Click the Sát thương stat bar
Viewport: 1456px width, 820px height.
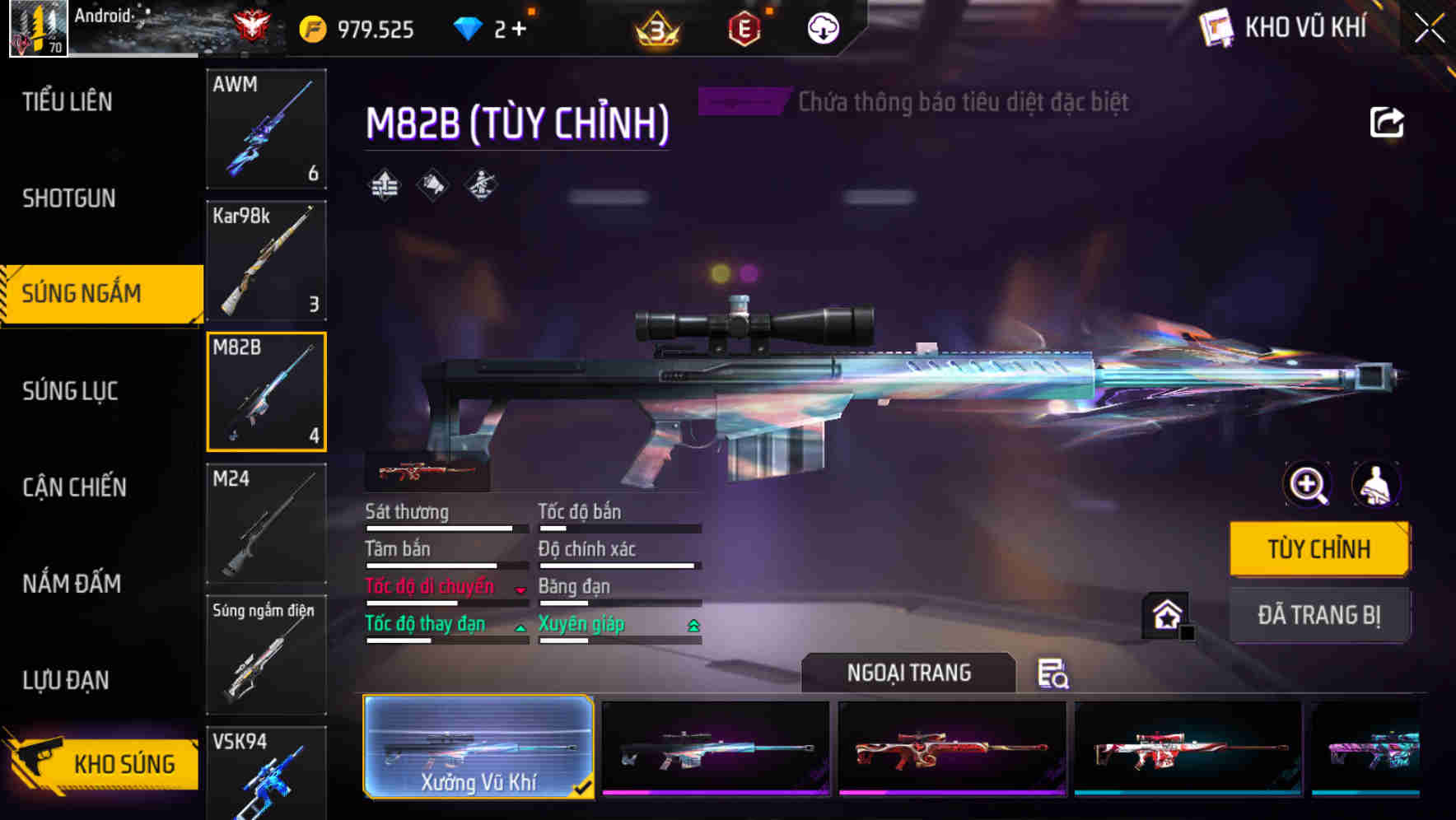pos(445,527)
